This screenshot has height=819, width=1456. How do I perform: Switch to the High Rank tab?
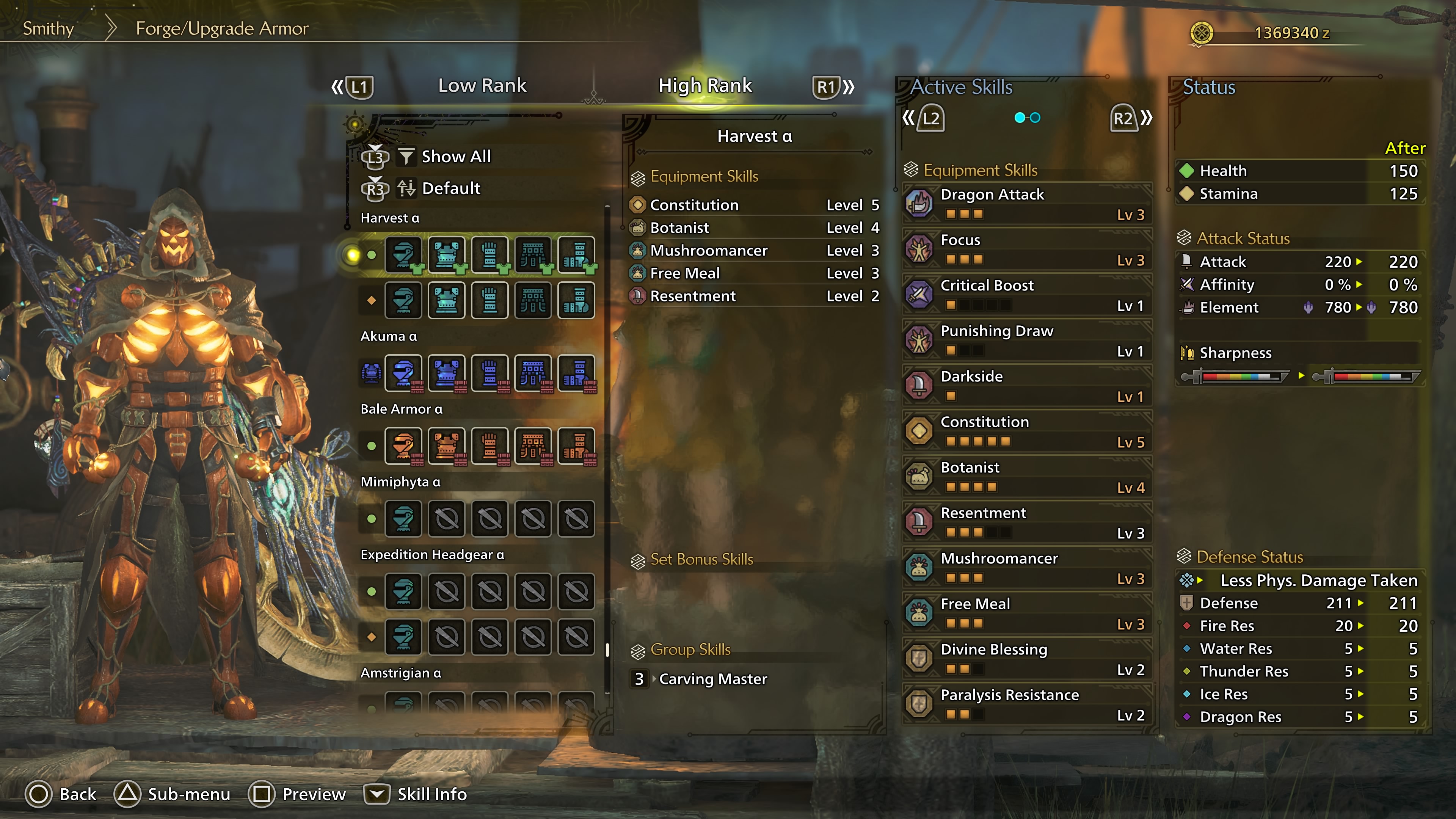coord(705,85)
